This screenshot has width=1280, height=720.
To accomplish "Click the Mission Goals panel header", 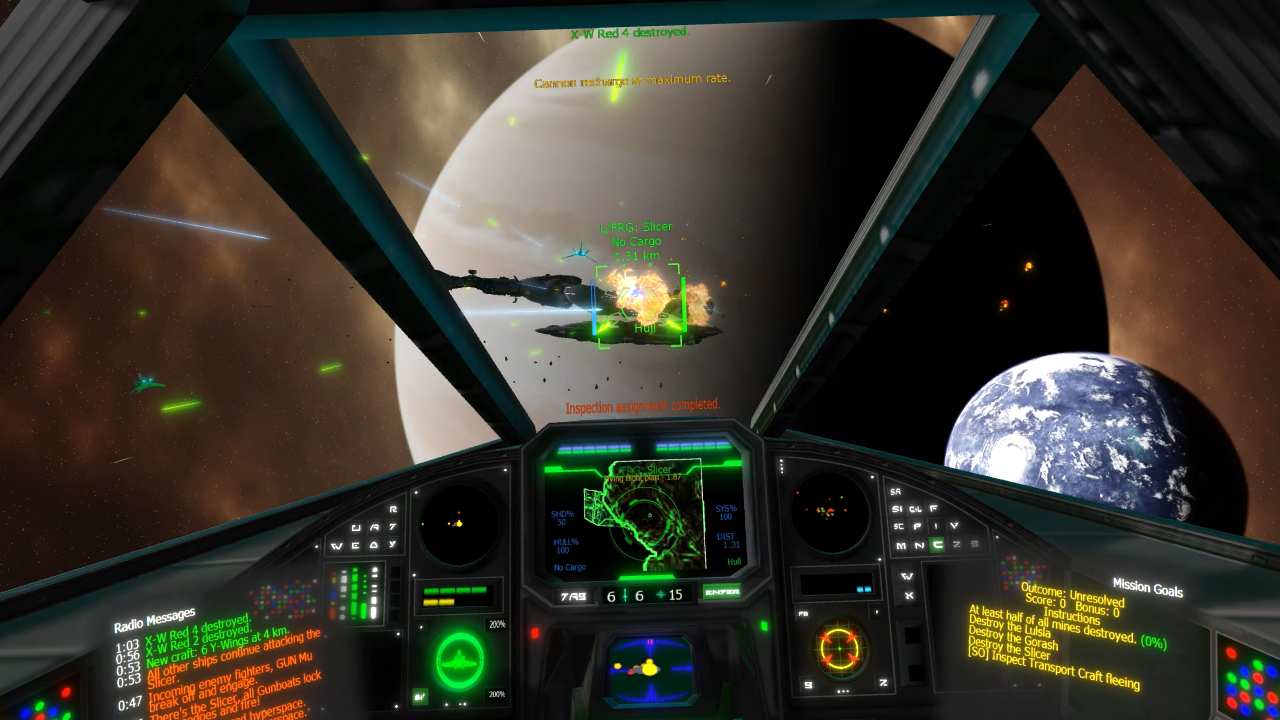I will (1147, 587).
